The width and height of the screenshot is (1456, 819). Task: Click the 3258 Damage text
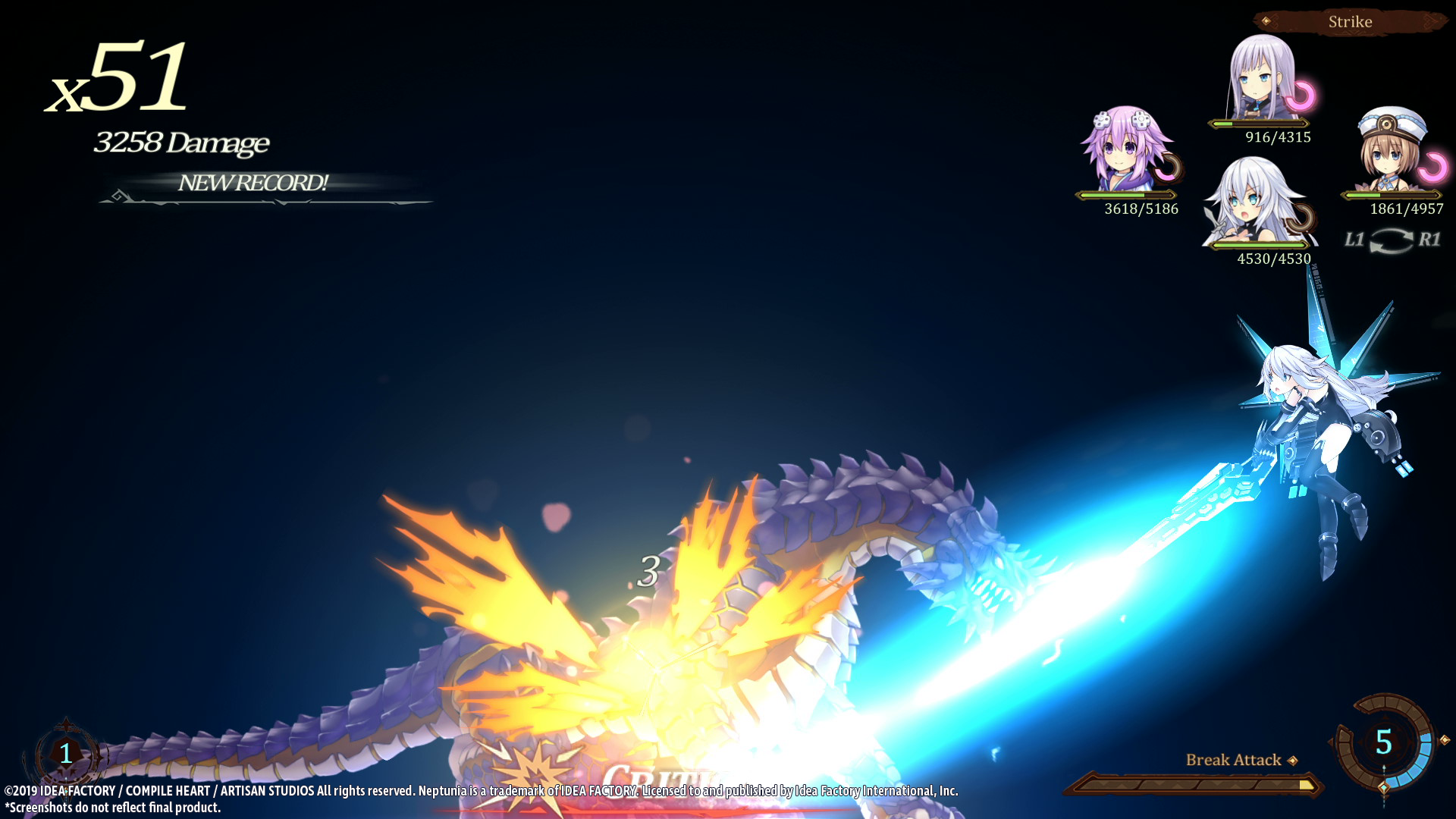coord(182,143)
